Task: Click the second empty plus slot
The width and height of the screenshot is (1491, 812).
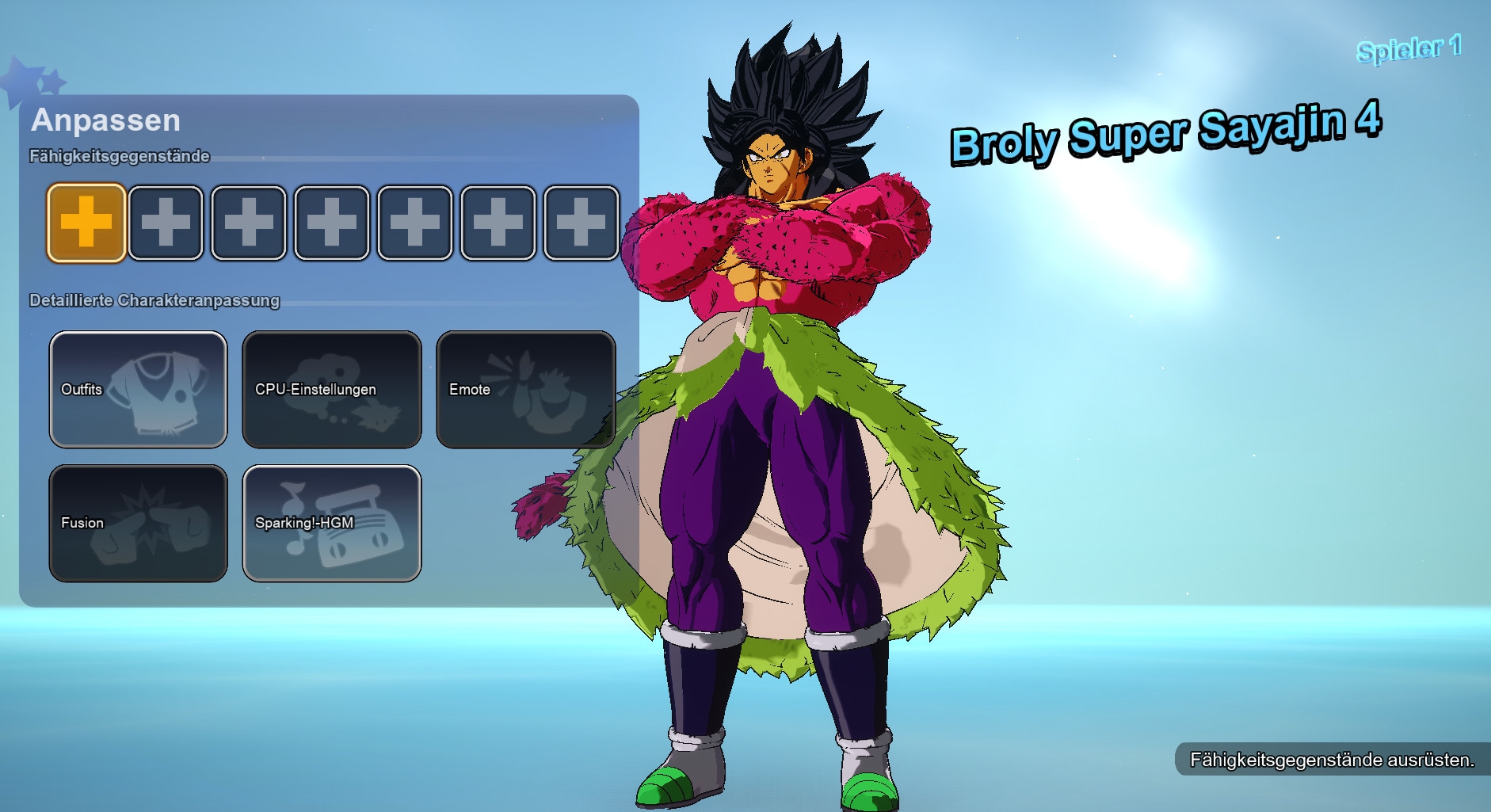Action: click(167, 223)
